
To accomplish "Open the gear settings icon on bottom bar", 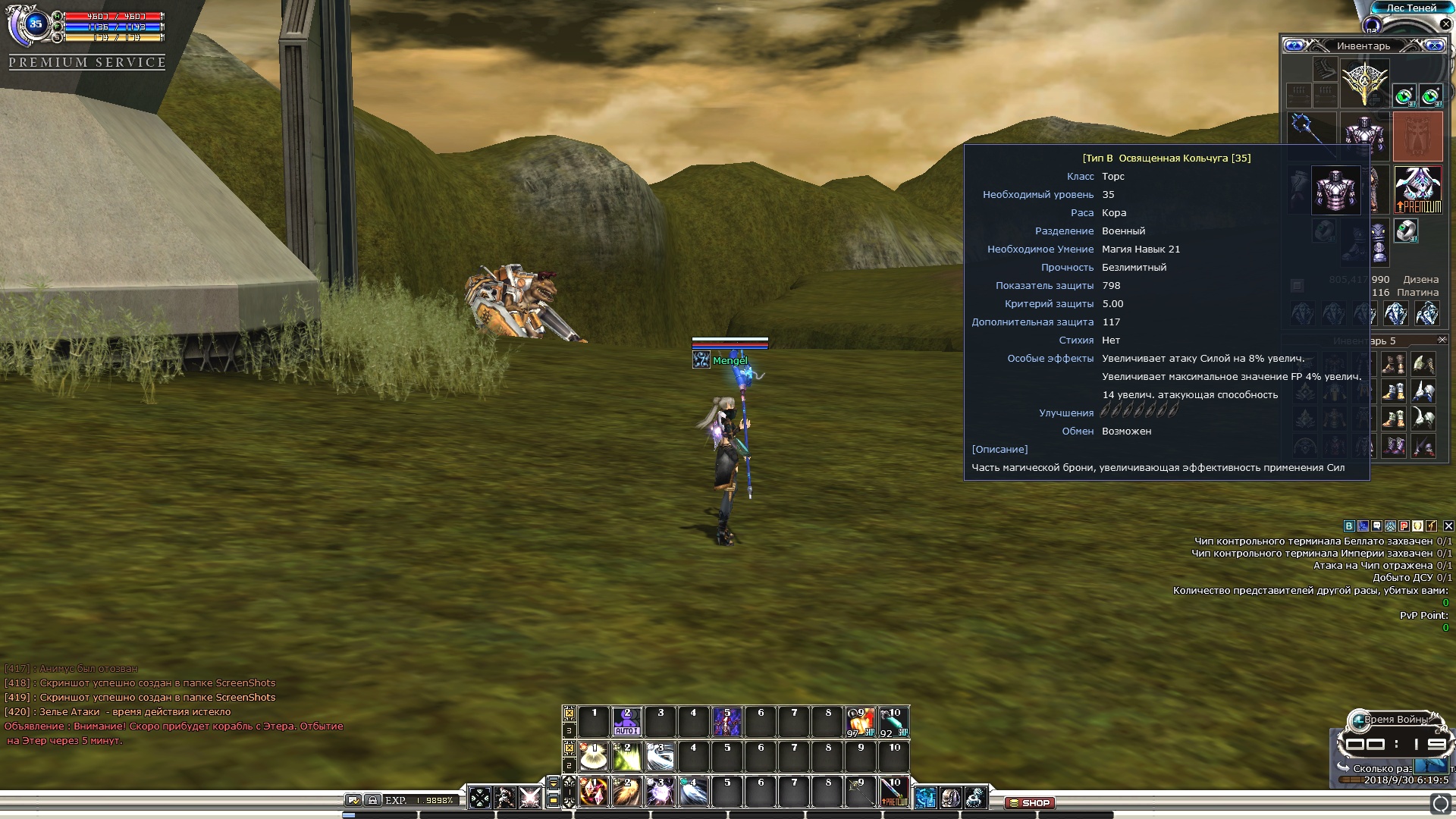I will (975, 797).
